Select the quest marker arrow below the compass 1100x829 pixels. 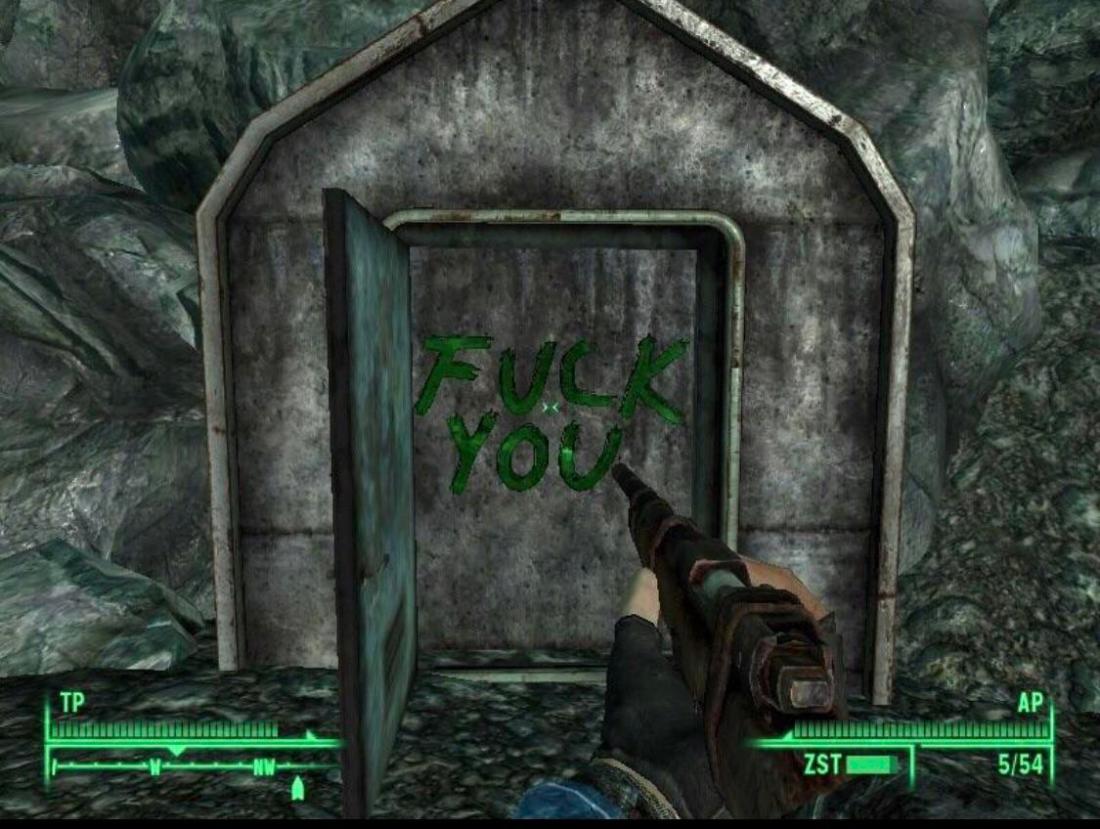click(x=296, y=790)
